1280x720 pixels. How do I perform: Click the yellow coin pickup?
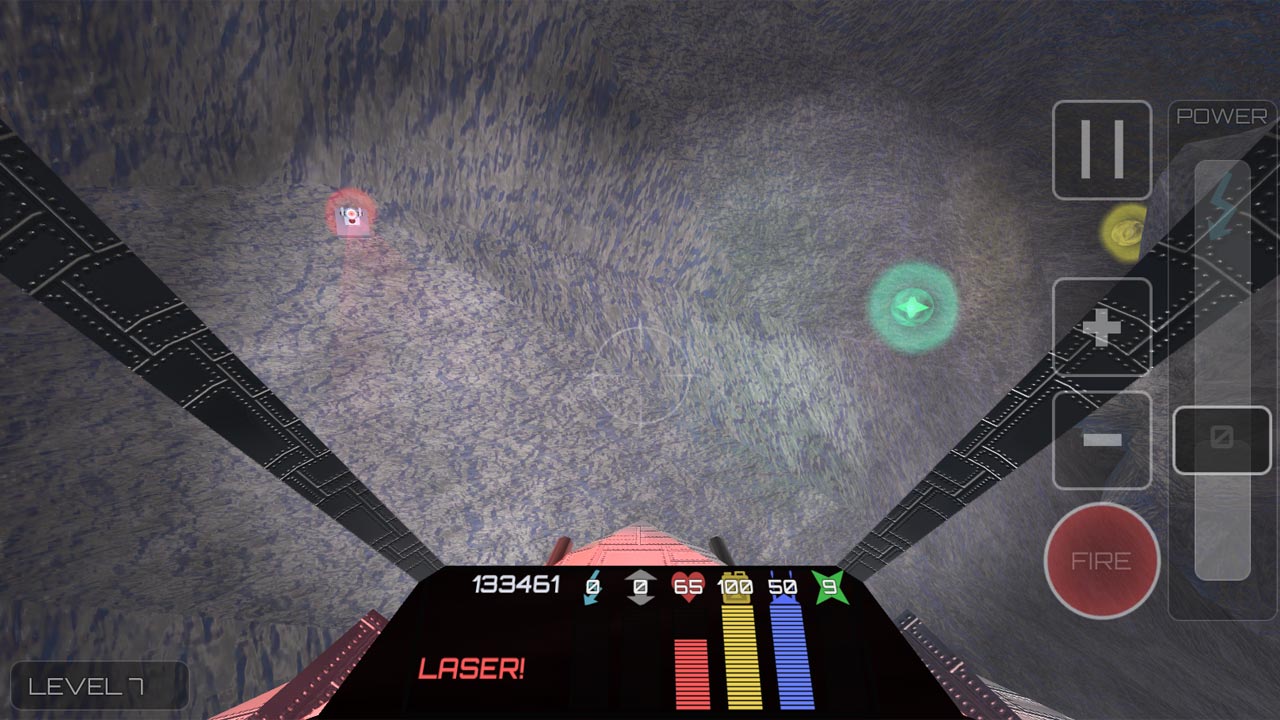[1126, 230]
